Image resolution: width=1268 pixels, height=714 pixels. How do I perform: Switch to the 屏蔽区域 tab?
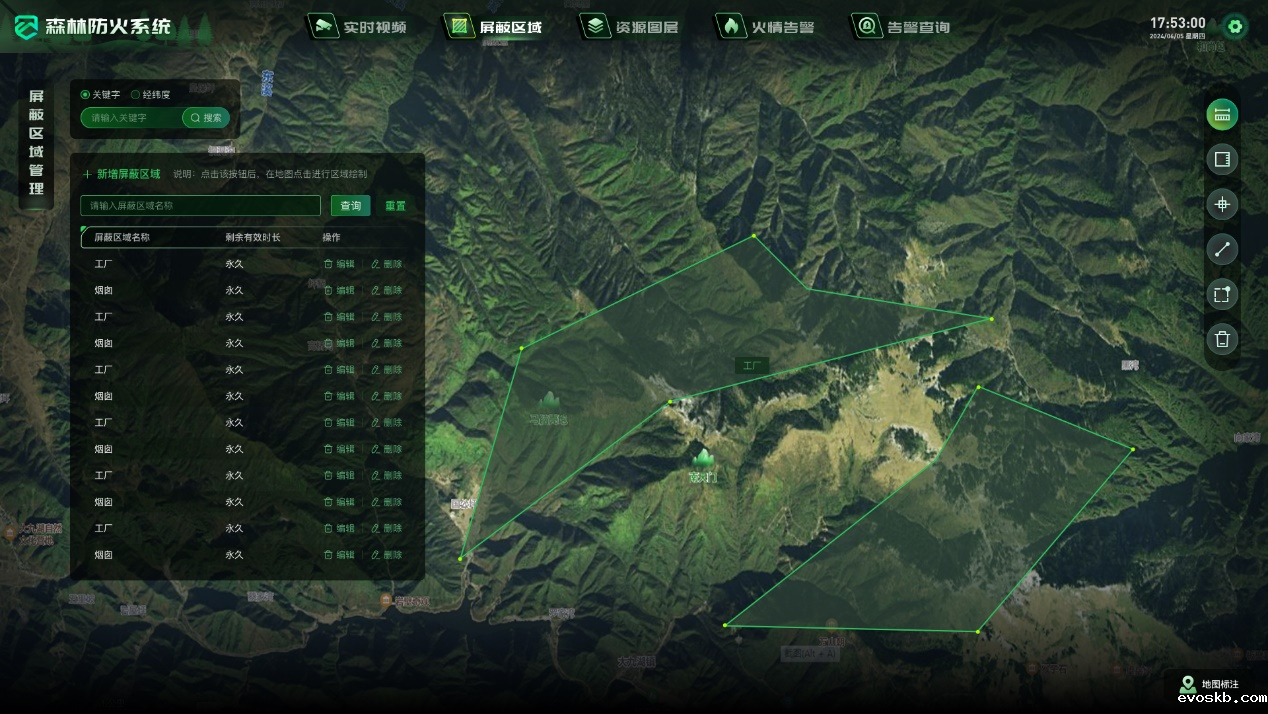pyautogui.click(x=496, y=27)
